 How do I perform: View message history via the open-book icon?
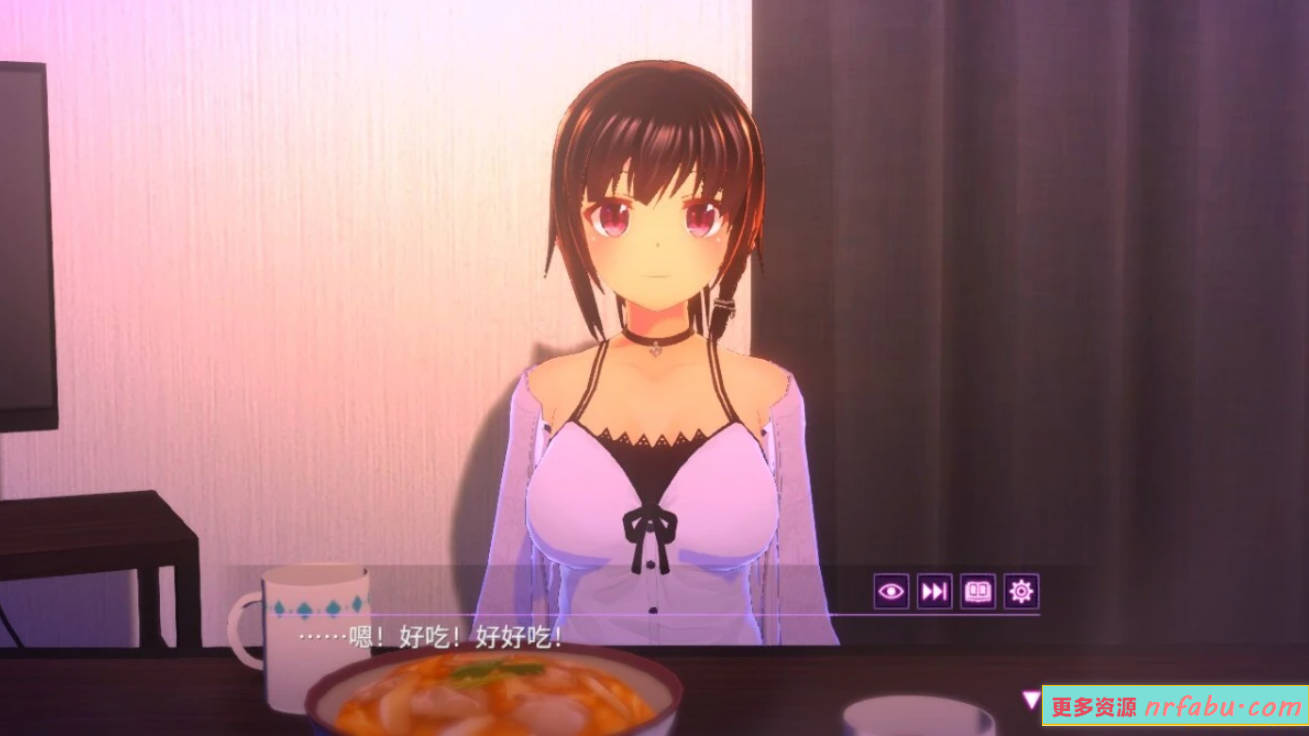977,592
